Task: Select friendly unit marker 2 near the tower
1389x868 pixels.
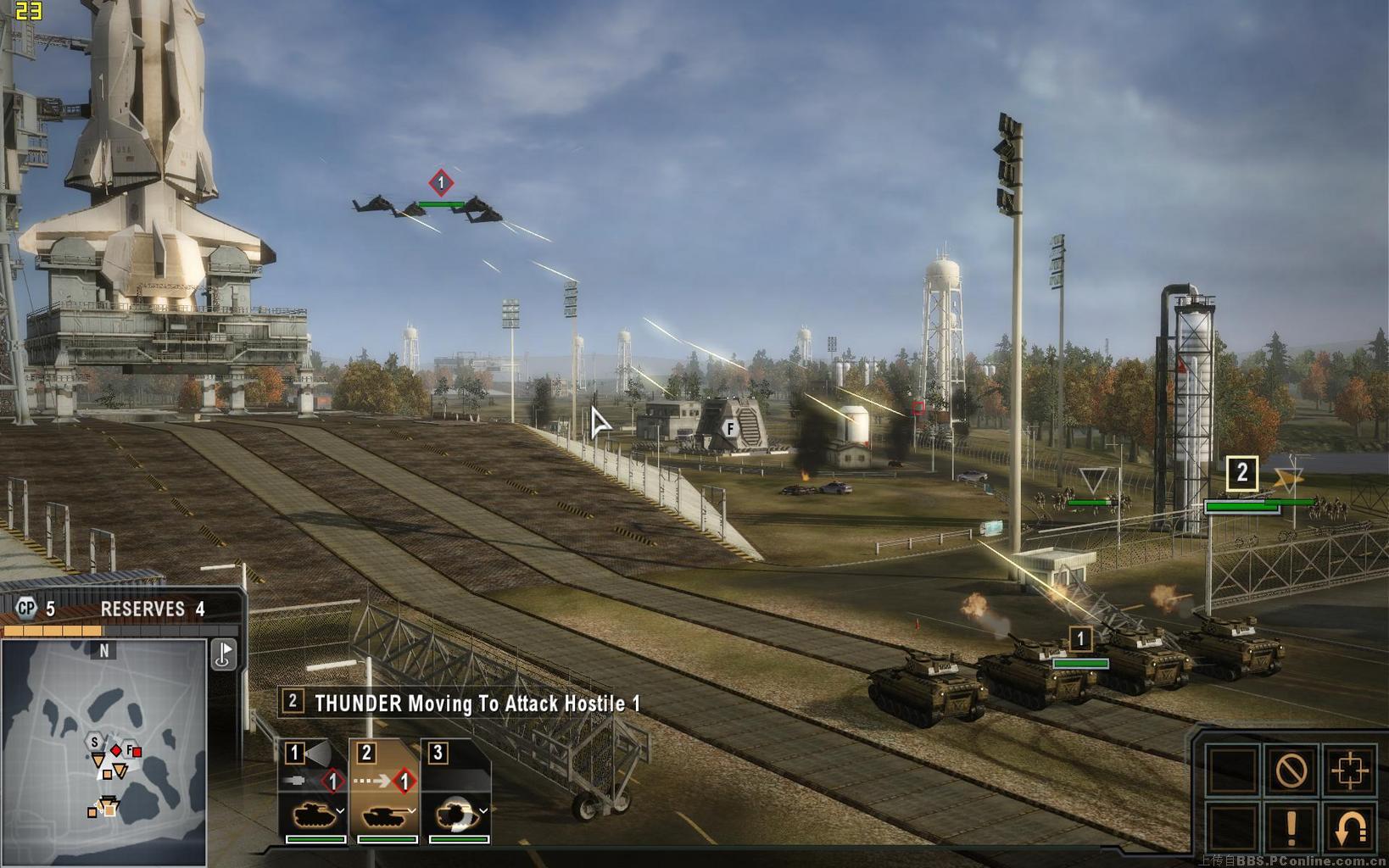Action: [1241, 473]
